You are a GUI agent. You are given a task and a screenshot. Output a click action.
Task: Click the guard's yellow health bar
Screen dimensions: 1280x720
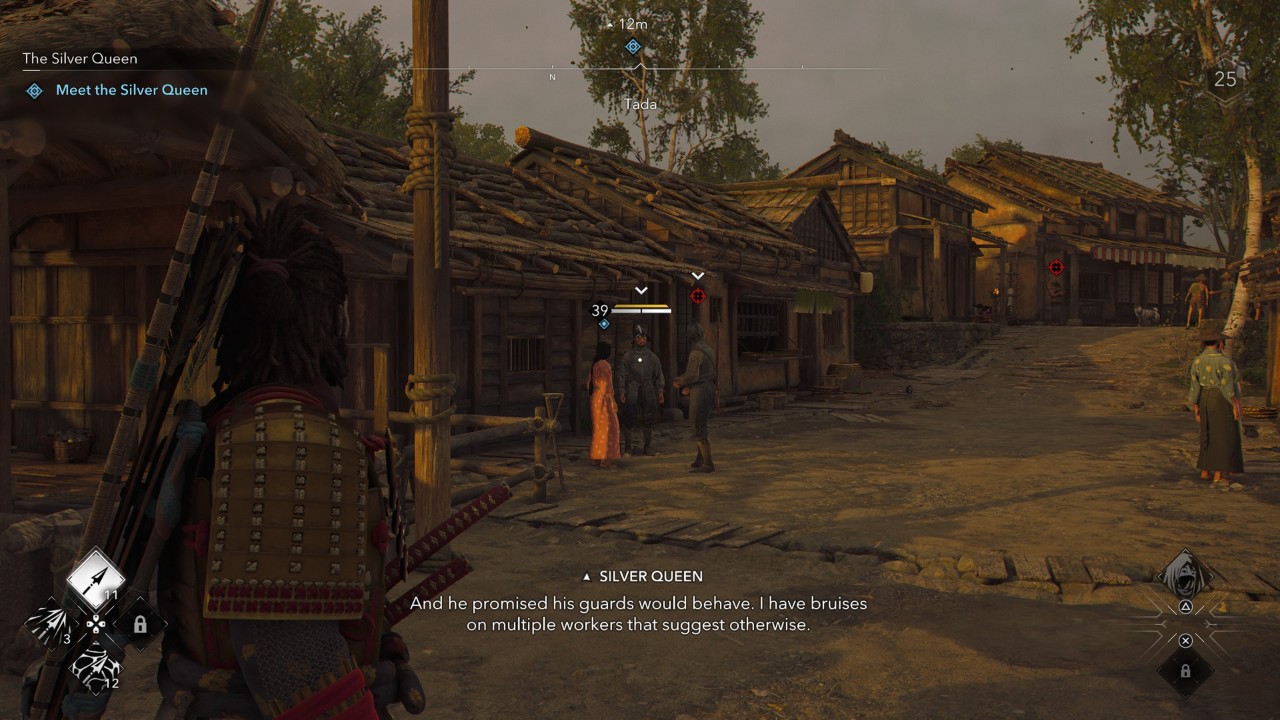click(640, 306)
